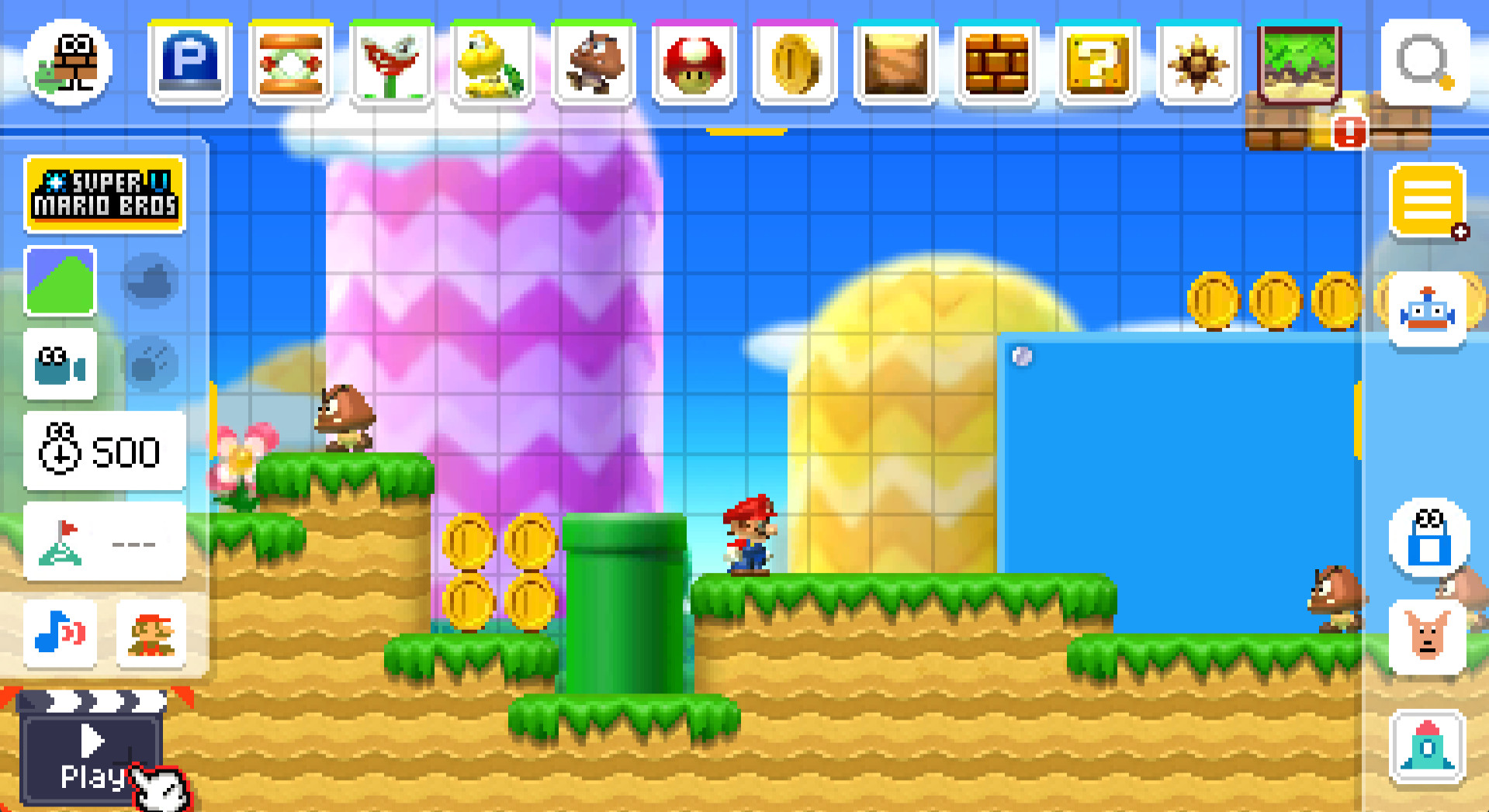The image size is (1489, 812).
Task: Enable sound effects editing mode
Action: (x=61, y=634)
